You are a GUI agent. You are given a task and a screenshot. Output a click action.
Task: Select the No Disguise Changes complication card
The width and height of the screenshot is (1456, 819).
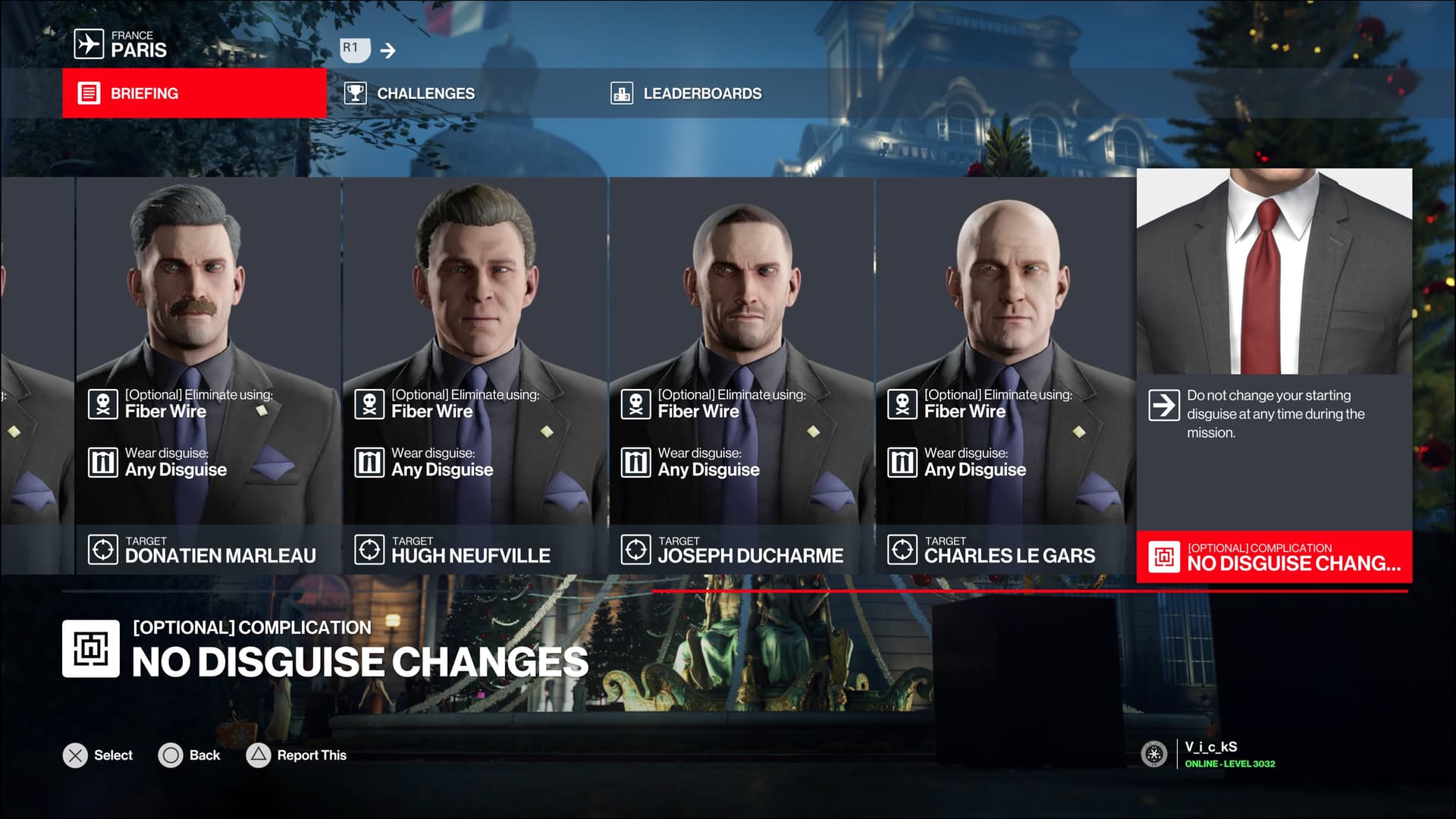click(1274, 375)
